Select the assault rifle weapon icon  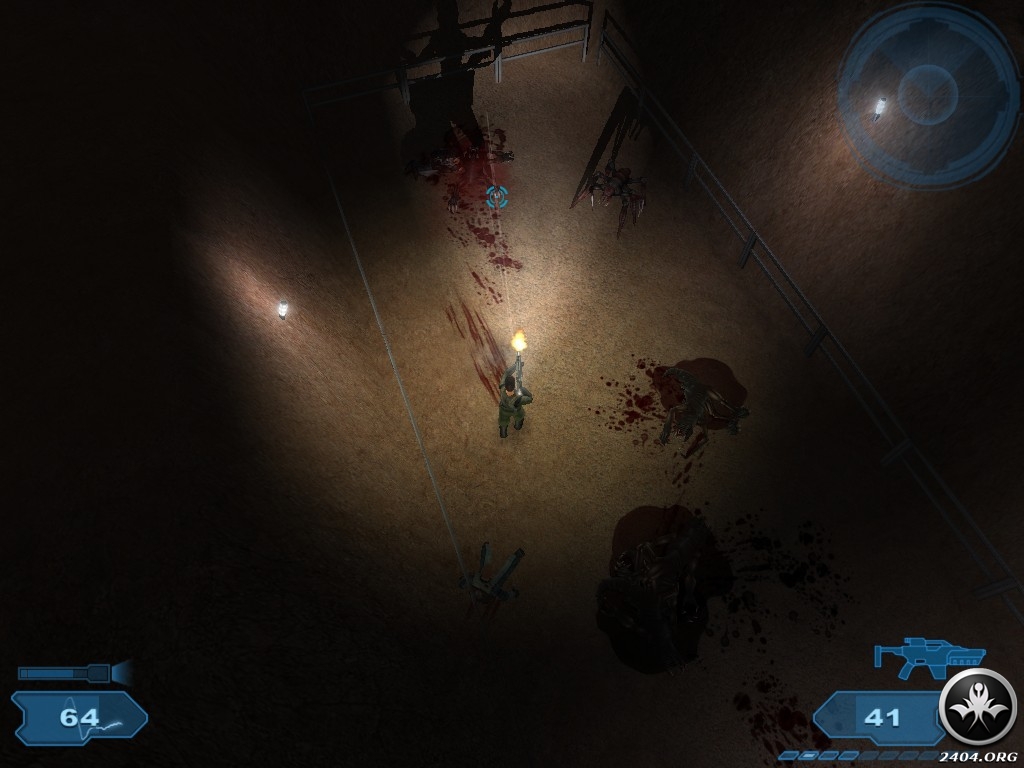tap(927, 655)
